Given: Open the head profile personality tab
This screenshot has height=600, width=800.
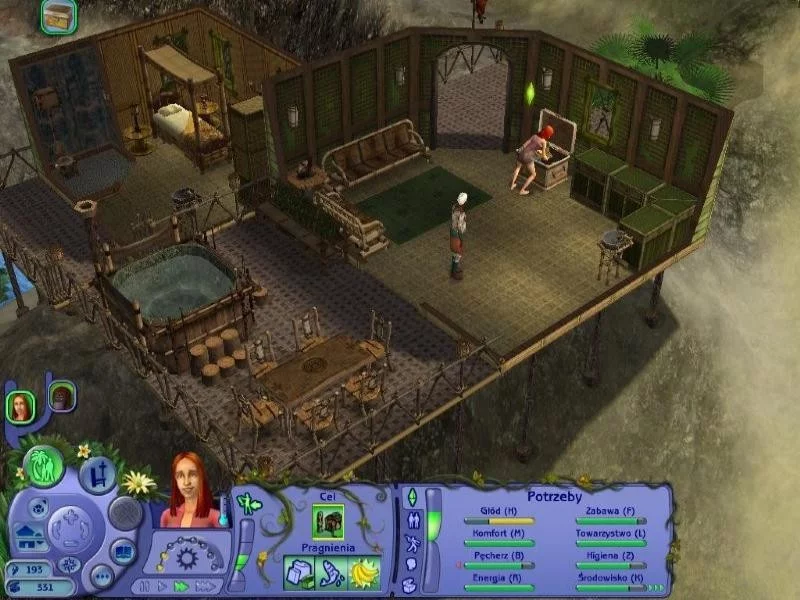Looking at the screenshot, I should (411, 565).
